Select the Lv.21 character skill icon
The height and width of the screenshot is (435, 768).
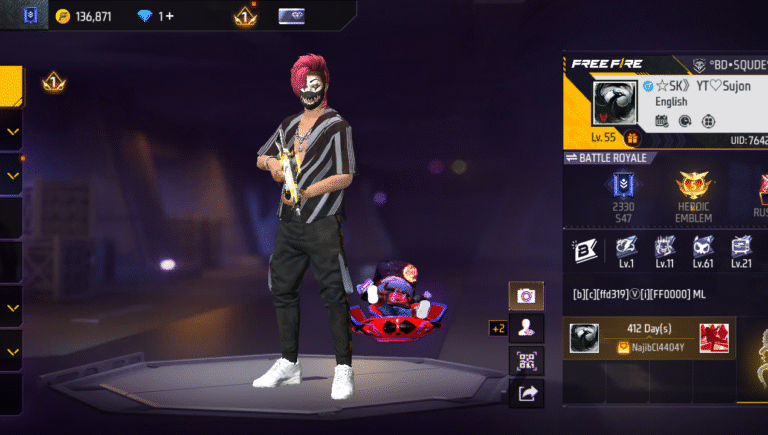coord(741,251)
